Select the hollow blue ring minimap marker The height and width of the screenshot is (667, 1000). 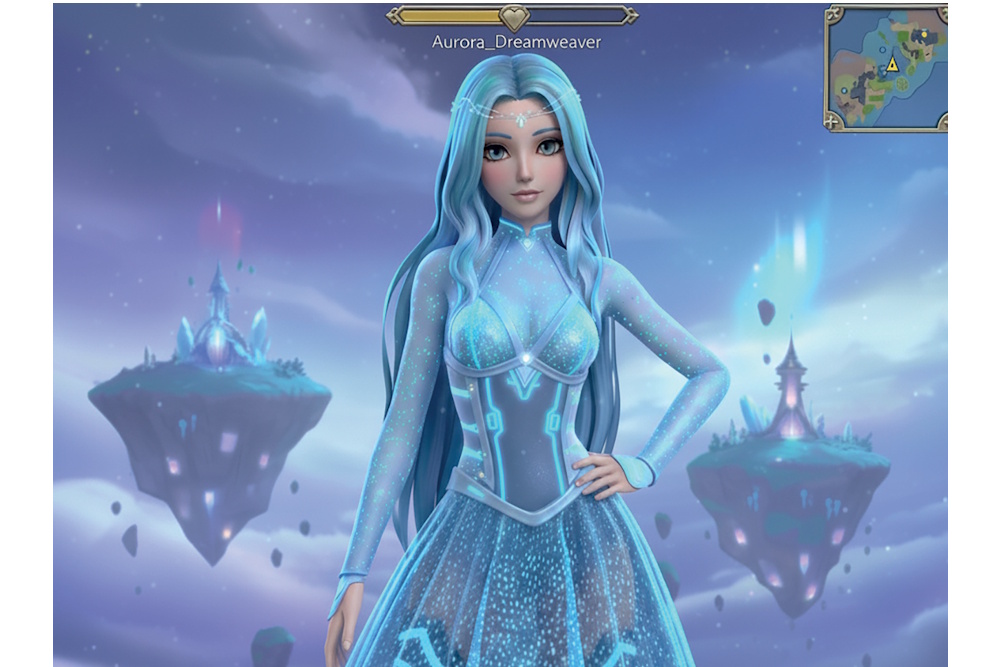tap(882, 50)
